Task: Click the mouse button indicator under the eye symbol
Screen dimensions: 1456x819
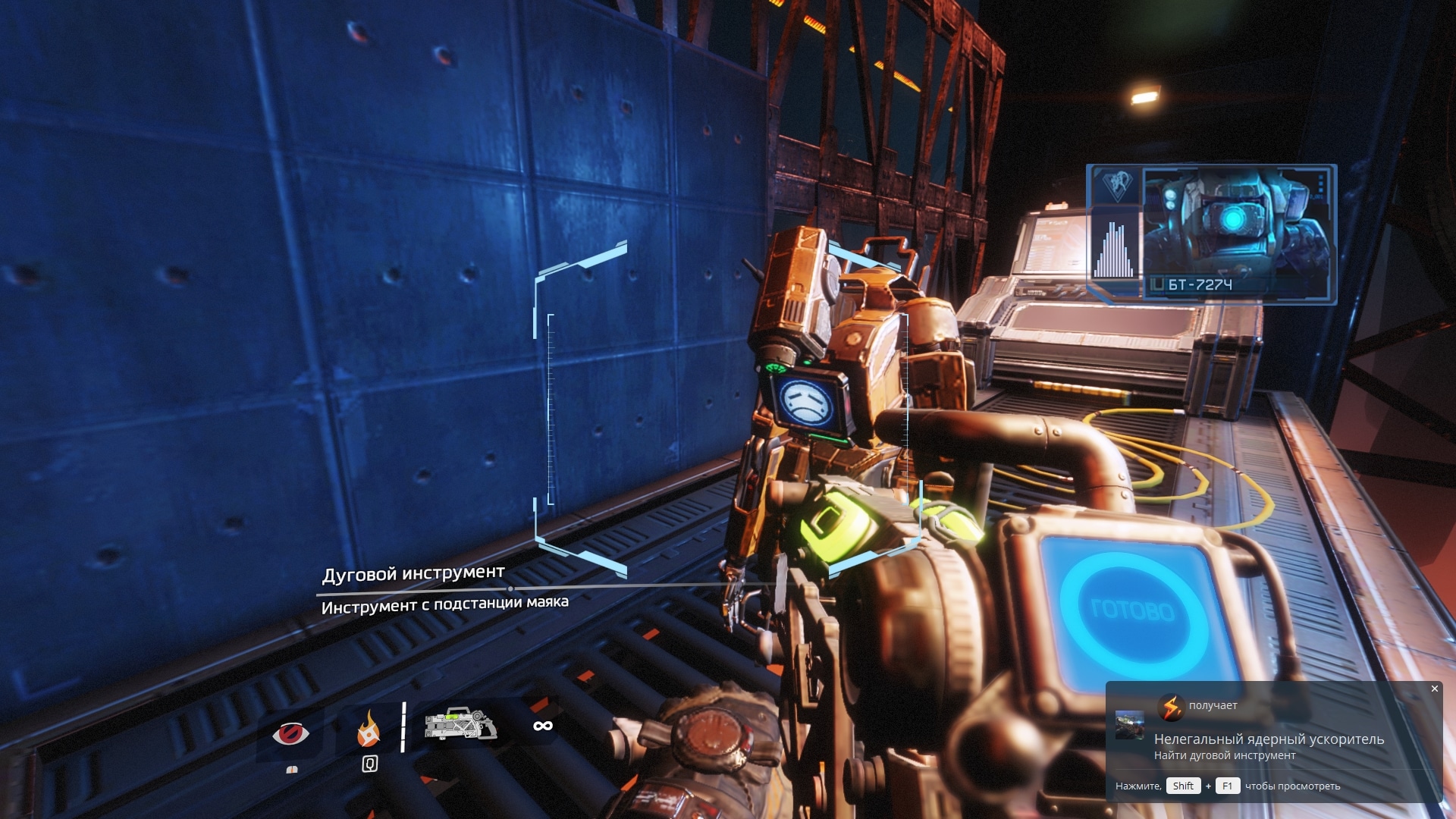Action: [x=293, y=770]
